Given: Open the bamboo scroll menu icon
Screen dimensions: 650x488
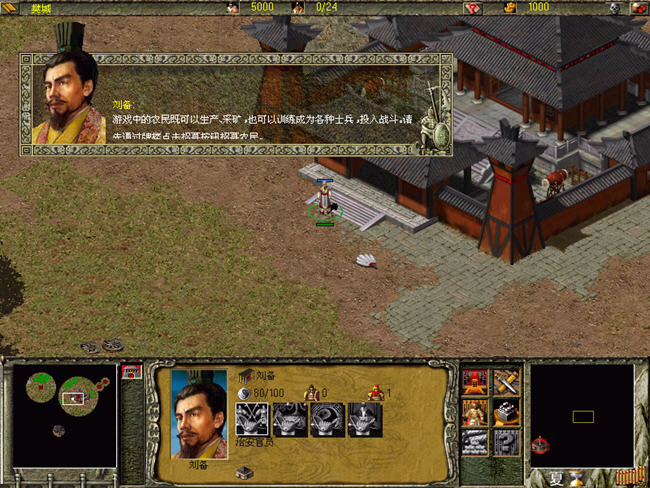Looking at the screenshot, I should [x=626, y=477].
